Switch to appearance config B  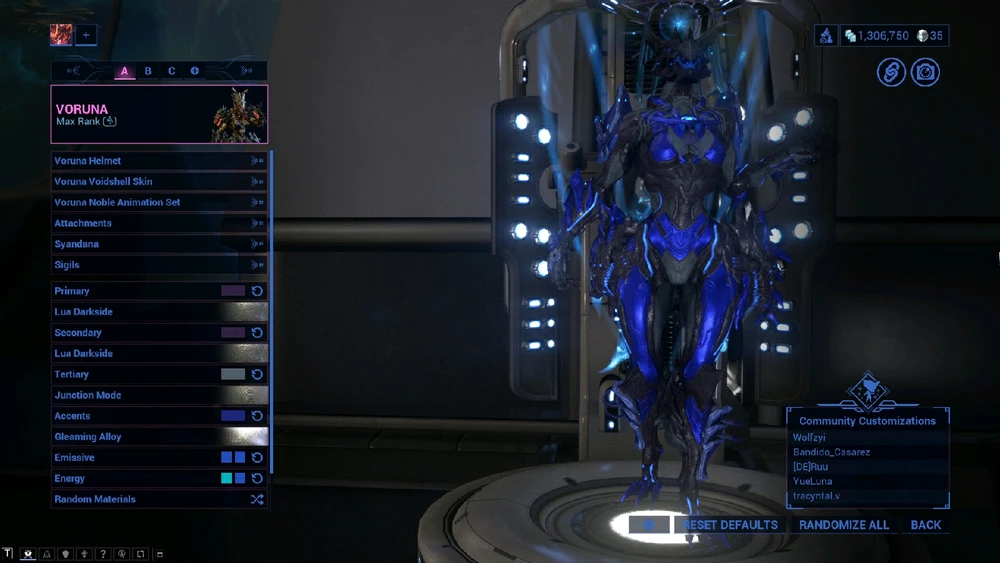(x=148, y=71)
